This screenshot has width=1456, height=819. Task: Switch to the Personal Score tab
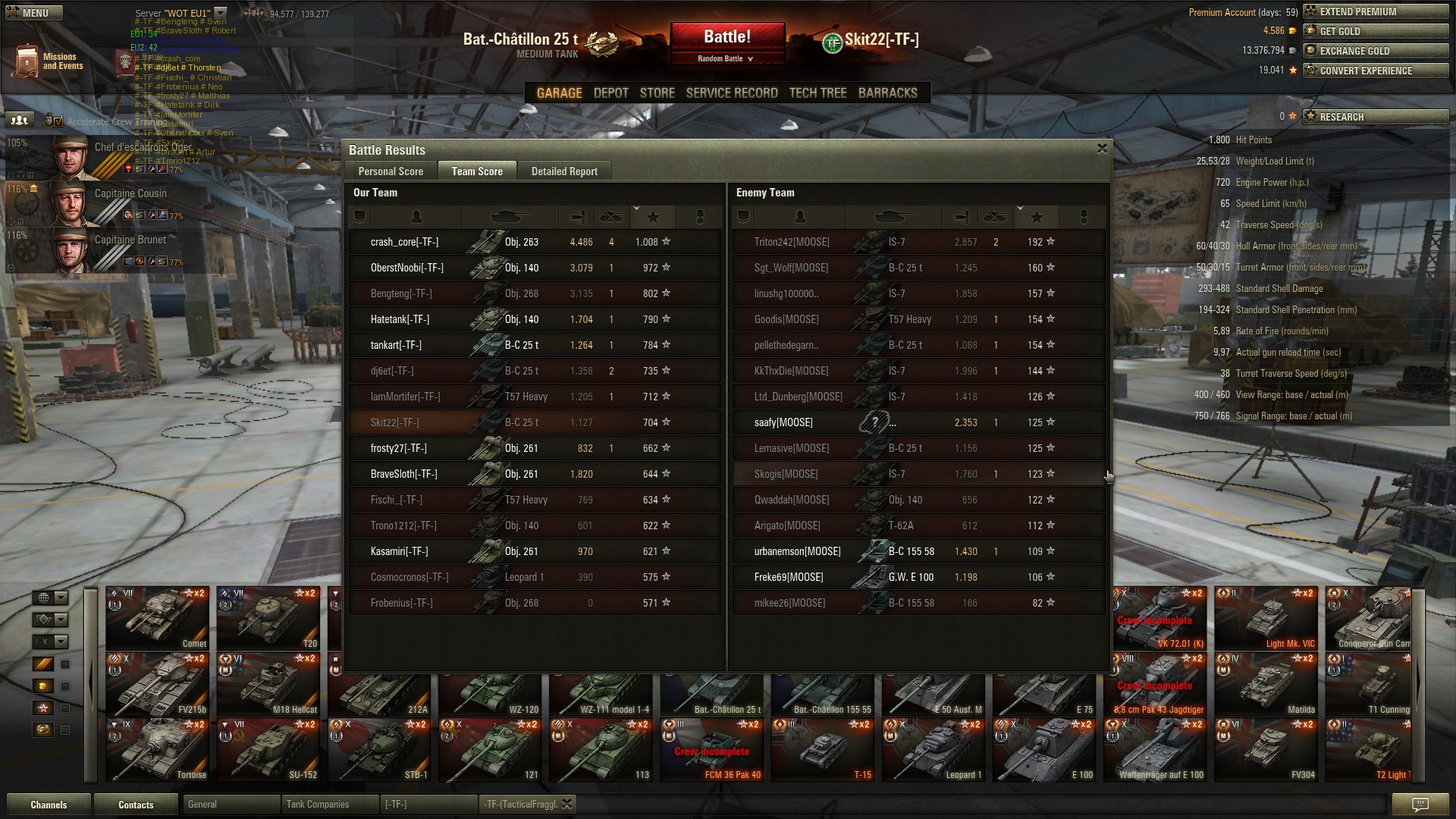[391, 171]
